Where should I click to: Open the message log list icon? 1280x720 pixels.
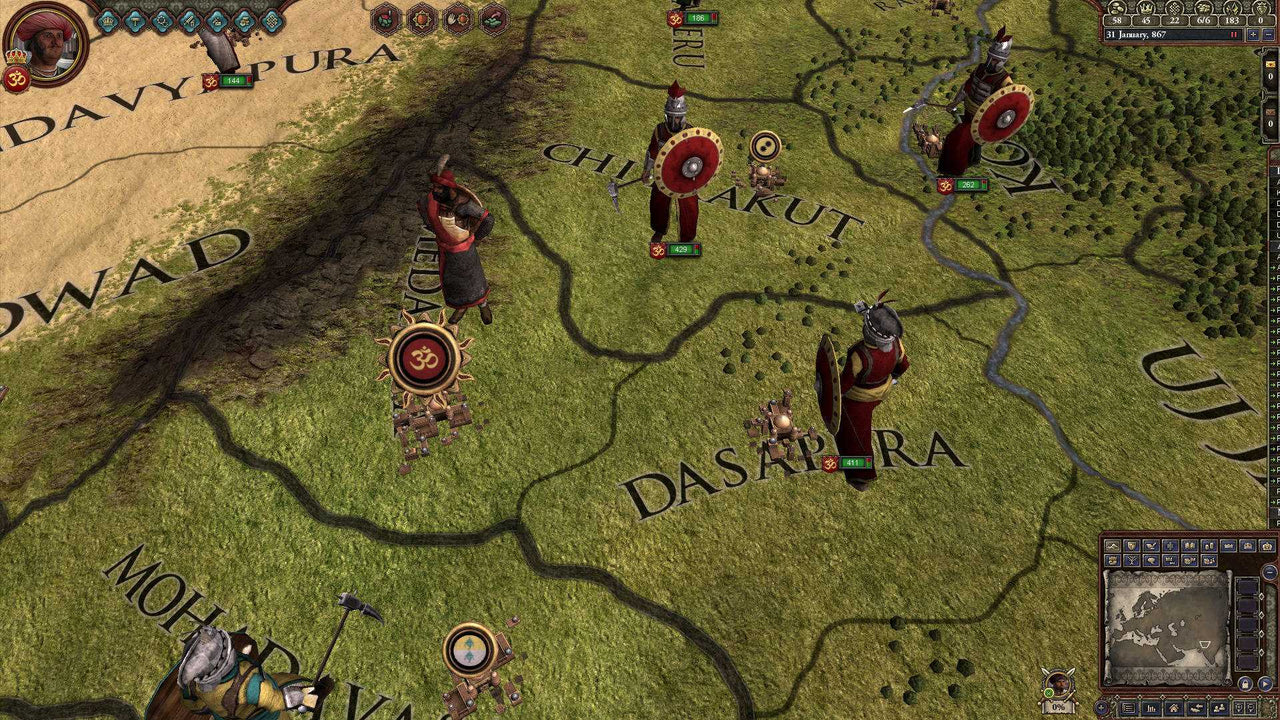pos(1128,706)
